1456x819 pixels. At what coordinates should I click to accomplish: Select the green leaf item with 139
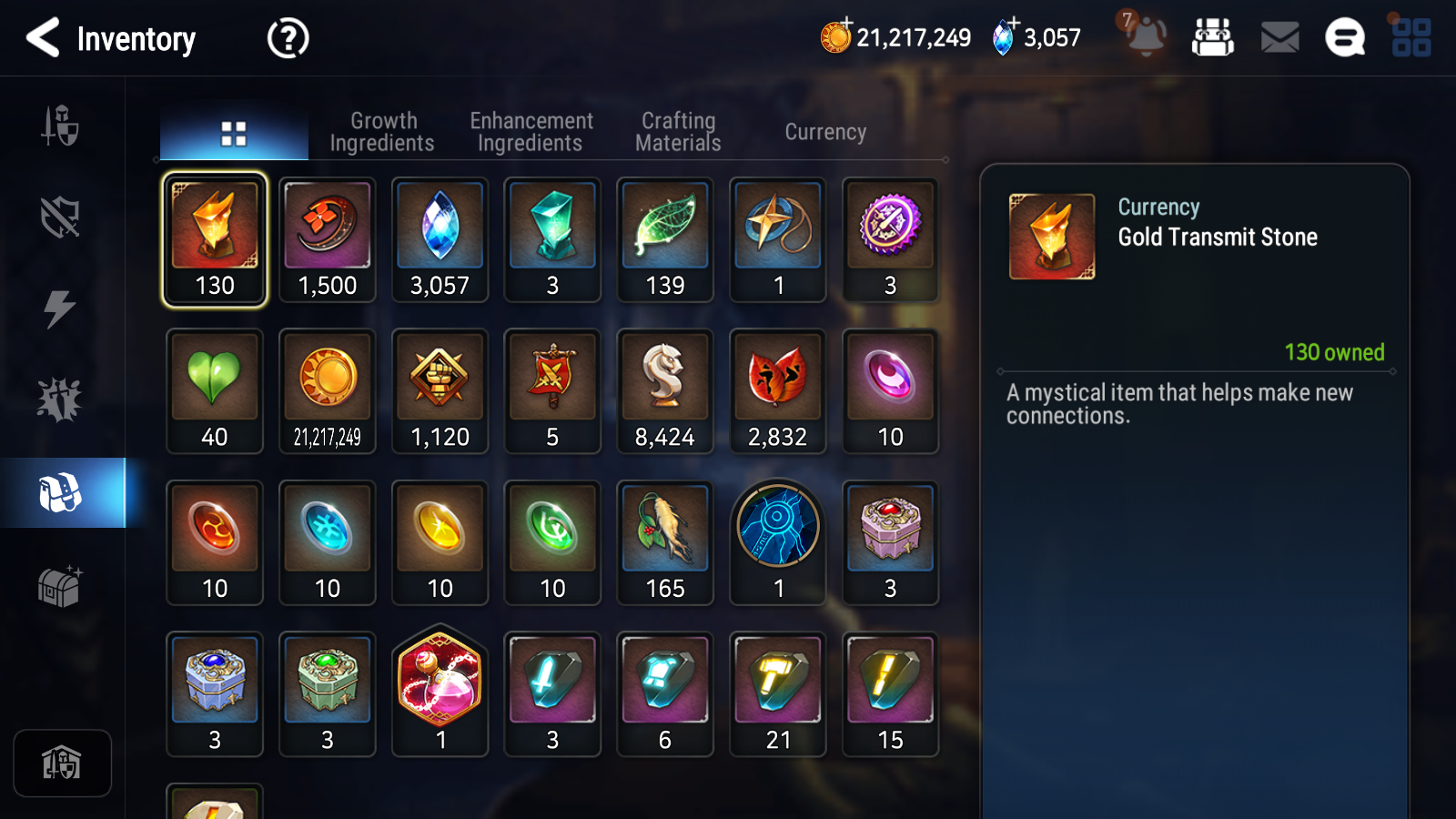pyautogui.click(x=665, y=239)
